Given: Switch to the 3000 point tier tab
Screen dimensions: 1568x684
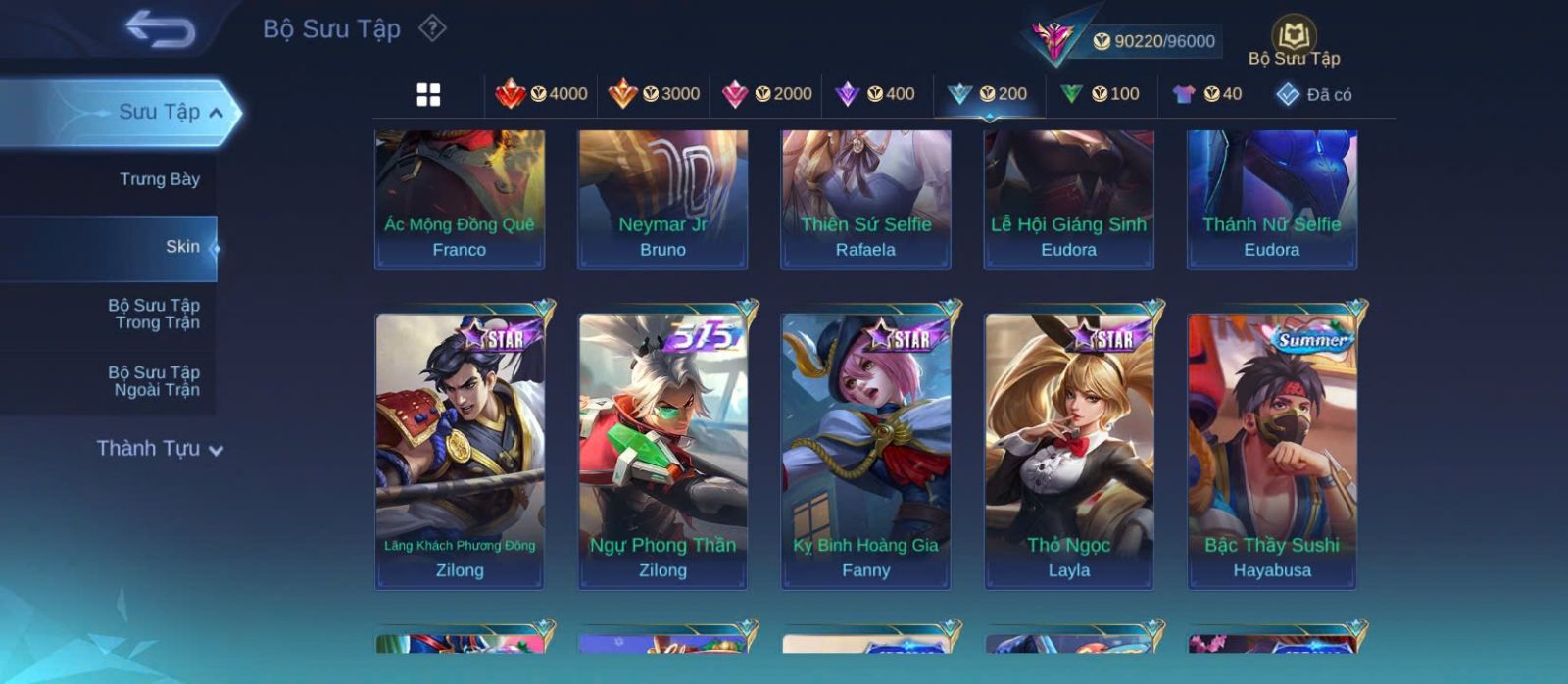Looking at the screenshot, I should [x=654, y=94].
